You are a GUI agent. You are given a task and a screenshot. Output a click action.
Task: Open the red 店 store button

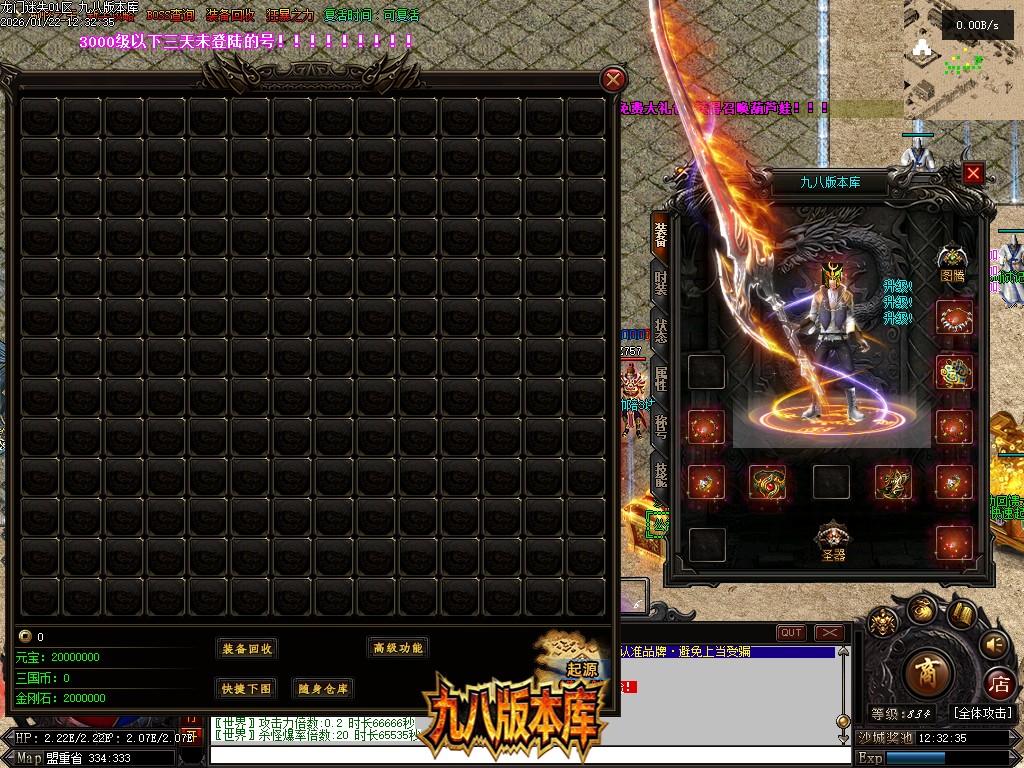(x=998, y=684)
